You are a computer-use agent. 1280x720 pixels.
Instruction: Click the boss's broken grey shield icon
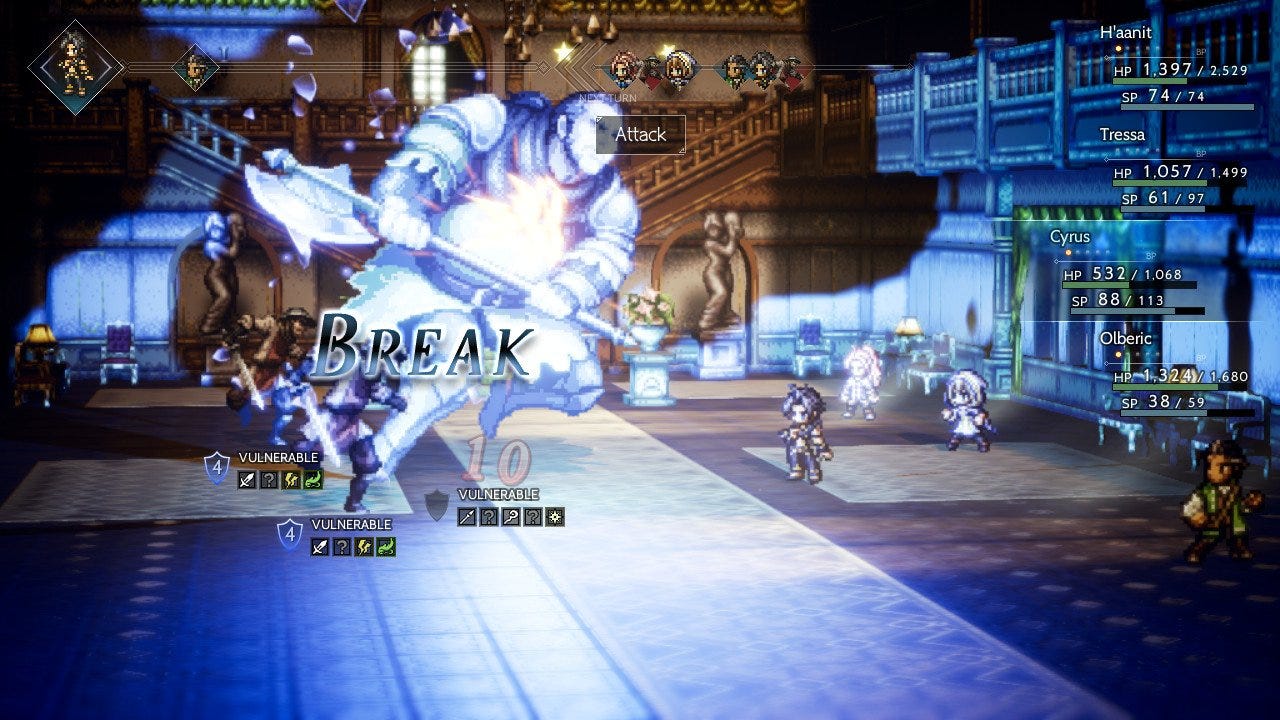click(437, 506)
